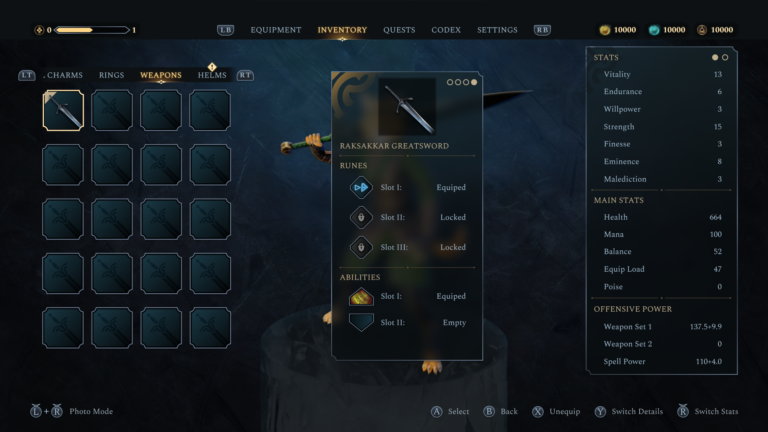Switch to the Rings category
Image resolution: width=768 pixels, height=432 pixels.
pos(112,75)
